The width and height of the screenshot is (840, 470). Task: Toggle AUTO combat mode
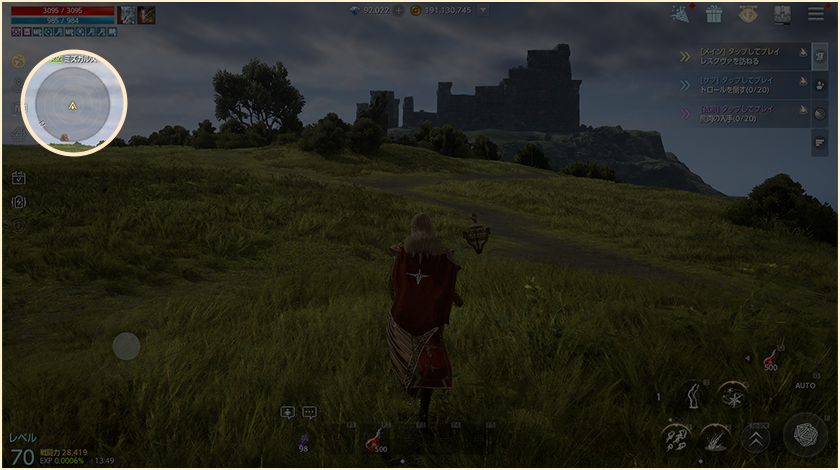pos(805,385)
